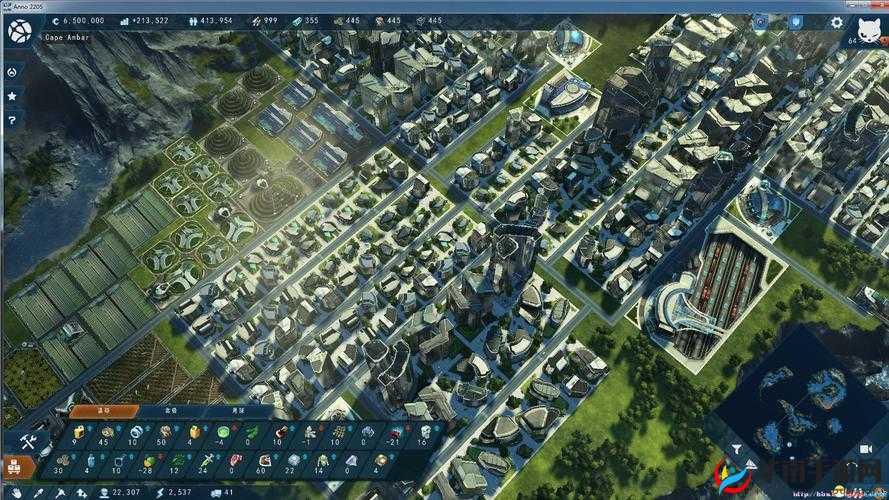
Task: Select the orange goods overview button
Action: pyautogui.click(x=16, y=465)
